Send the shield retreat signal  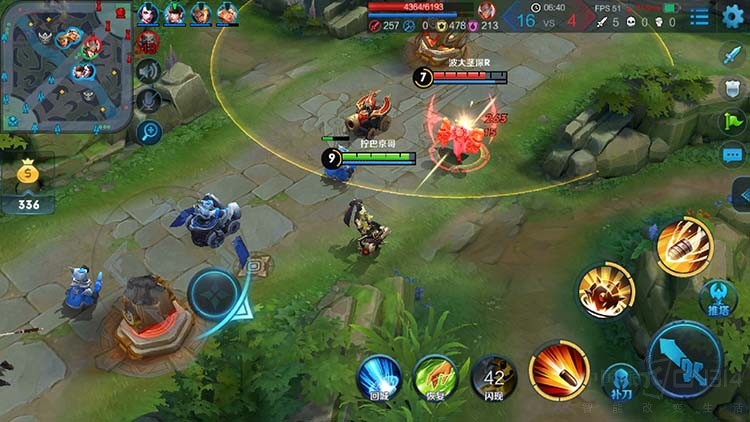click(x=732, y=88)
